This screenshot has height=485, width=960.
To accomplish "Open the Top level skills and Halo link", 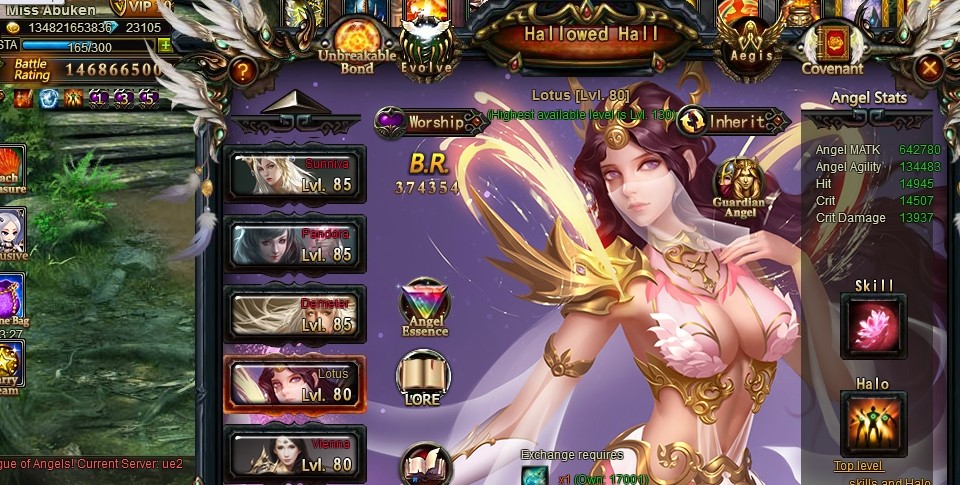I will (x=860, y=467).
